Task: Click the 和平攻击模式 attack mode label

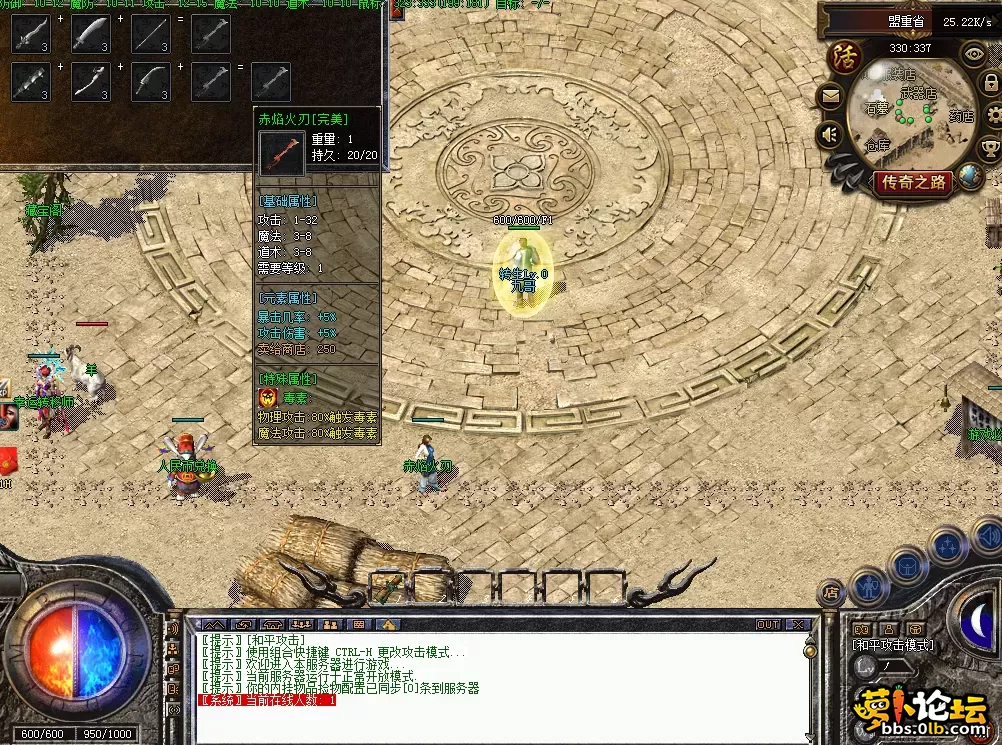Action: coord(892,645)
